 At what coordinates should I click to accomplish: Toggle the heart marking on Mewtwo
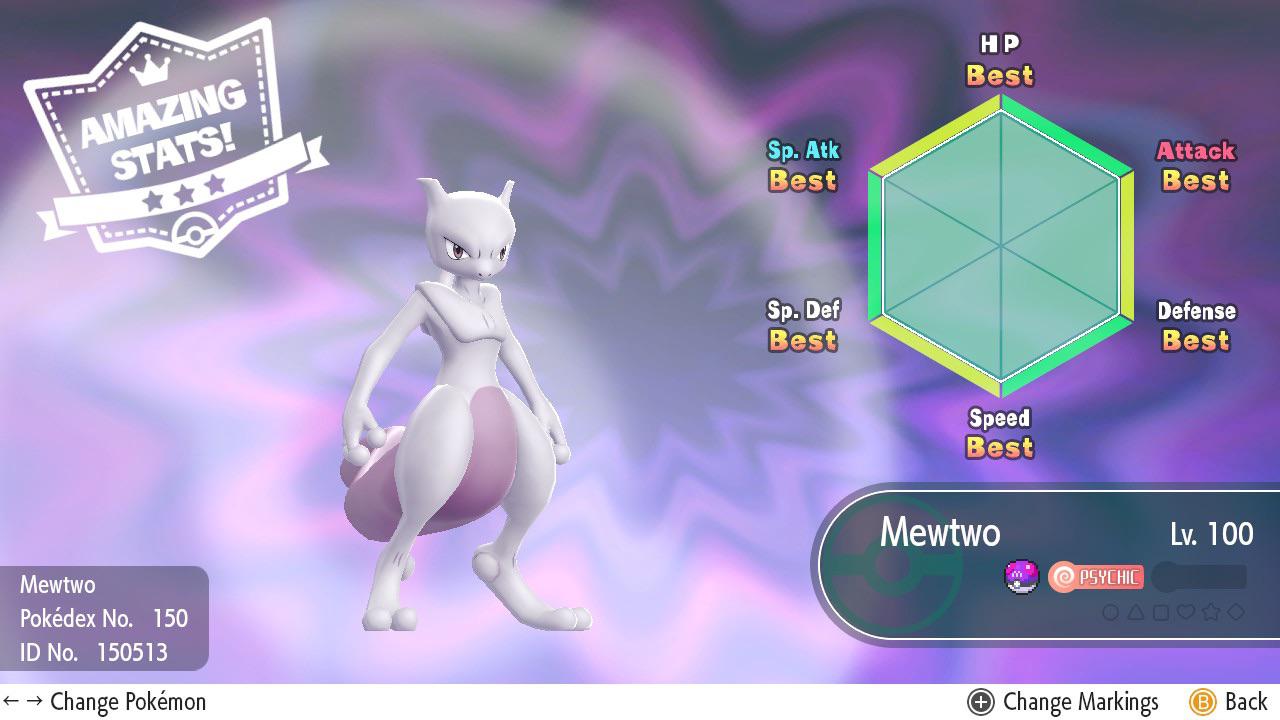(1185, 609)
